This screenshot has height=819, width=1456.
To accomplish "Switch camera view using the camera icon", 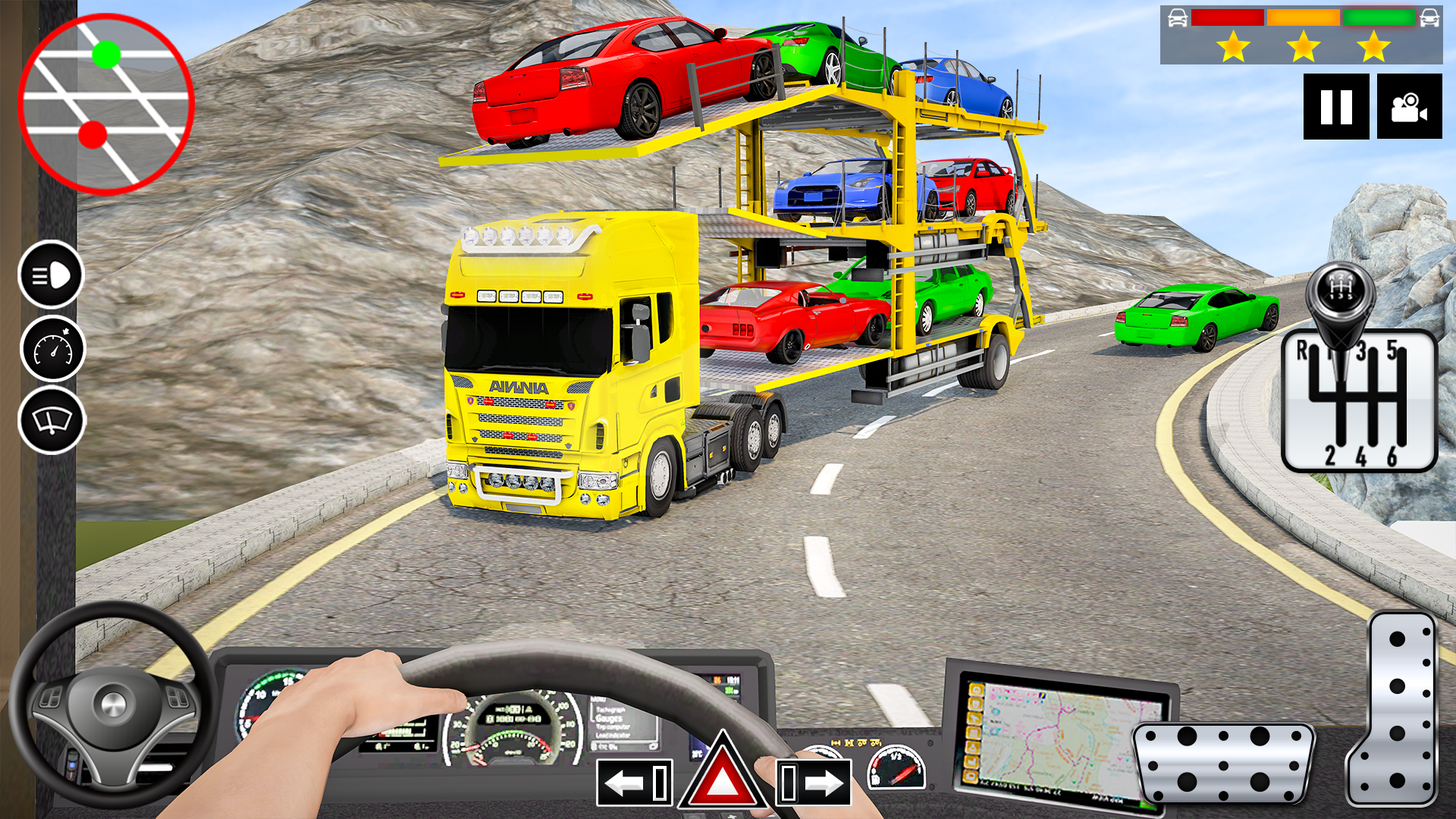I will point(1409,106).
